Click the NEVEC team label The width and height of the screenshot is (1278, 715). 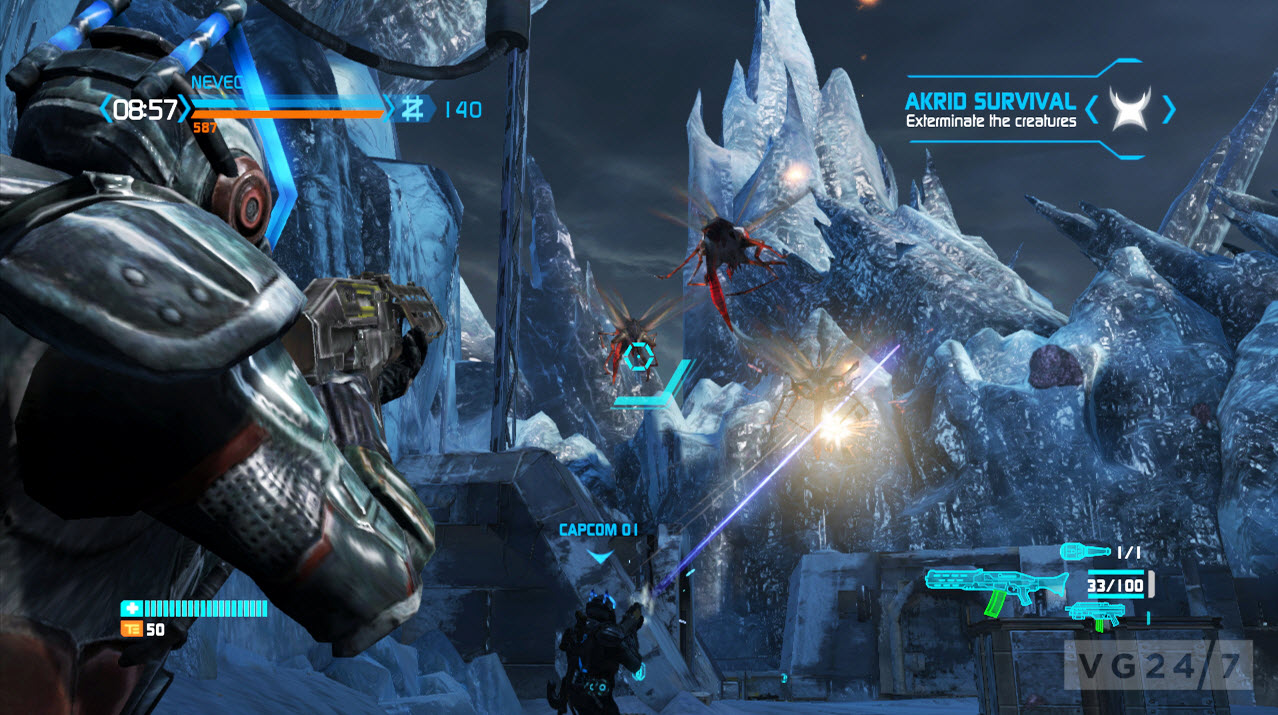click(x=214, y=83)
